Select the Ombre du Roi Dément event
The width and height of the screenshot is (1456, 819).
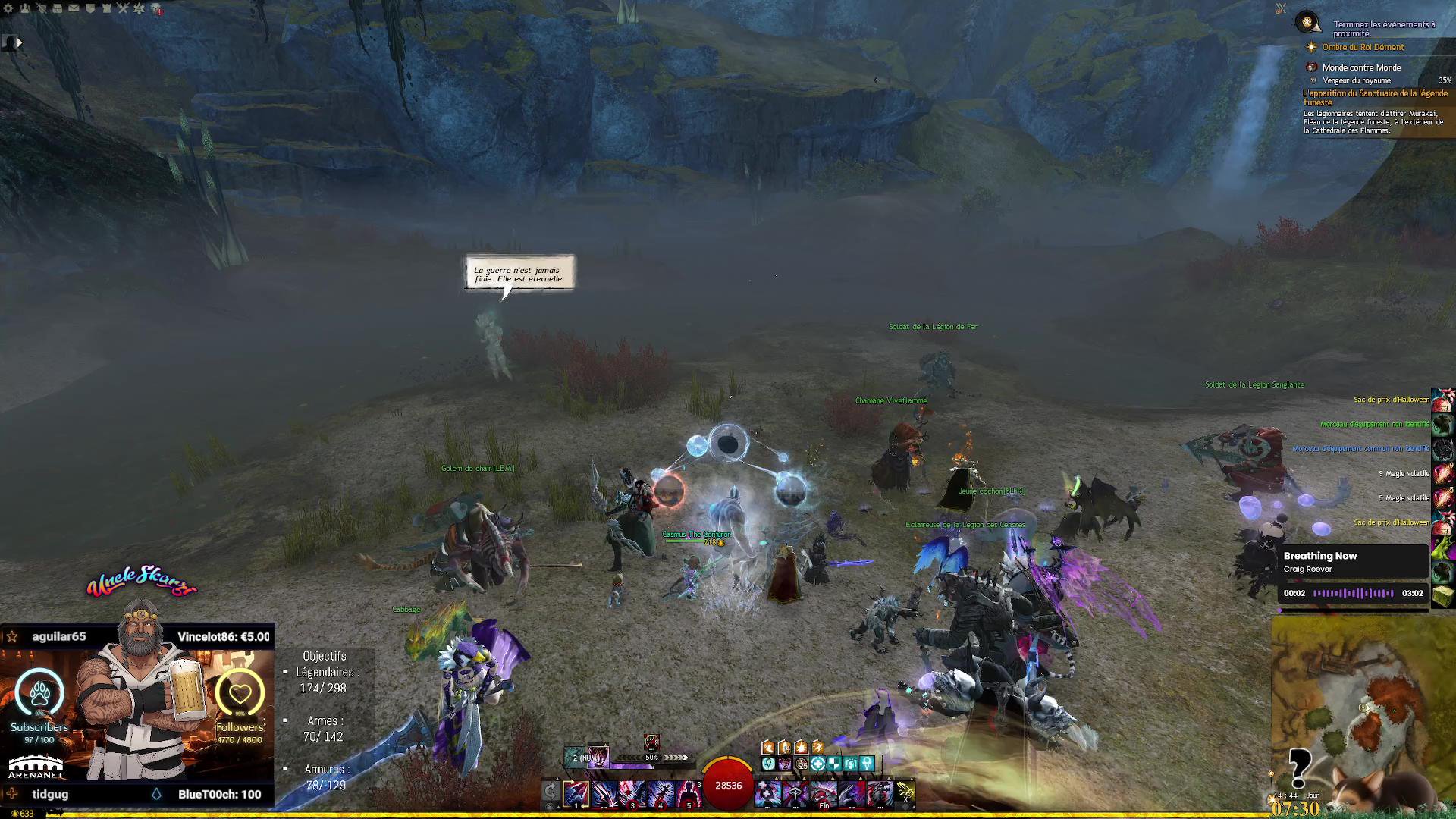pyautogui.click(x=1363, y=47)
